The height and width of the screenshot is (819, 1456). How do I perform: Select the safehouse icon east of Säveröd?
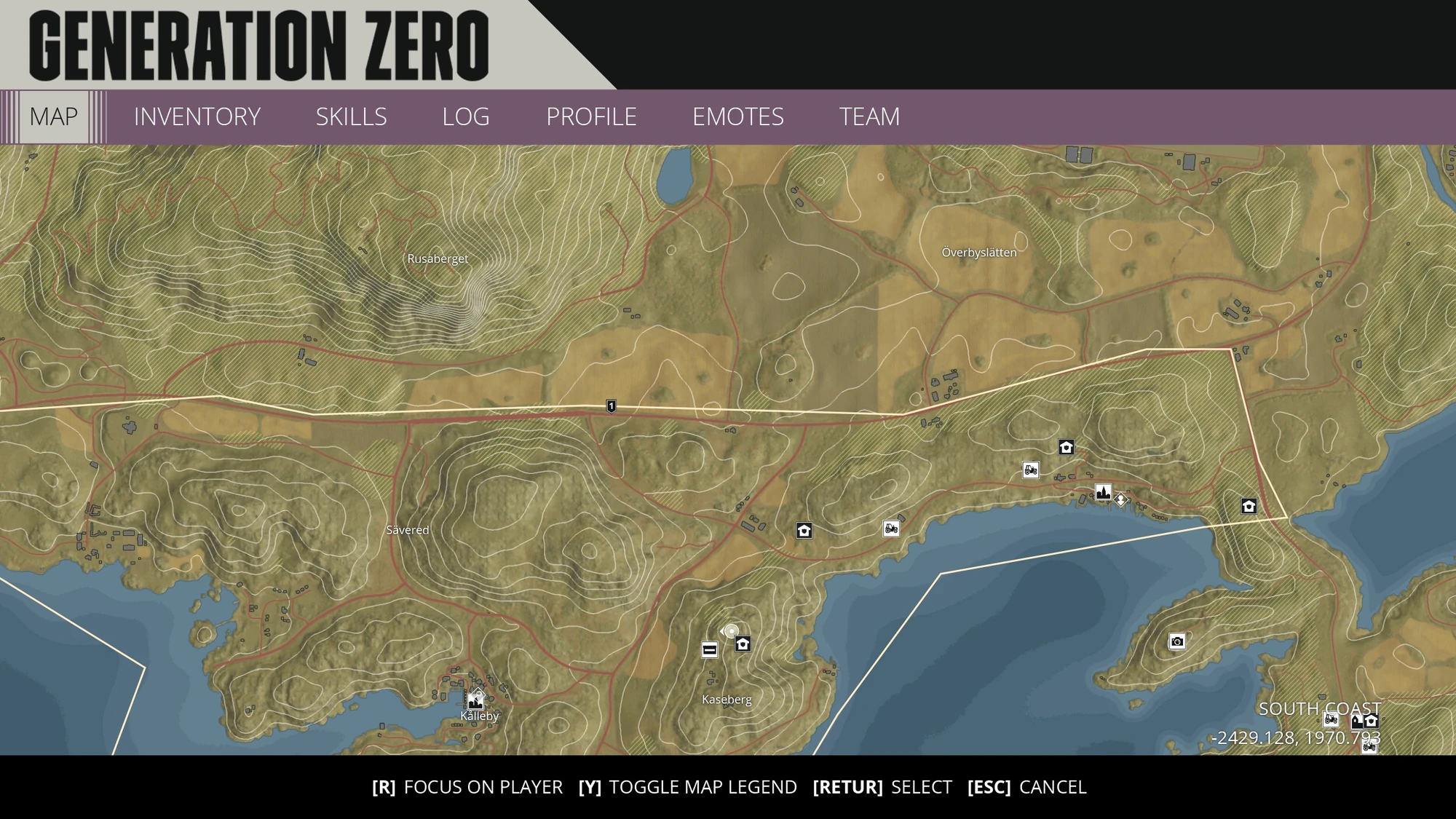point(803,531)
